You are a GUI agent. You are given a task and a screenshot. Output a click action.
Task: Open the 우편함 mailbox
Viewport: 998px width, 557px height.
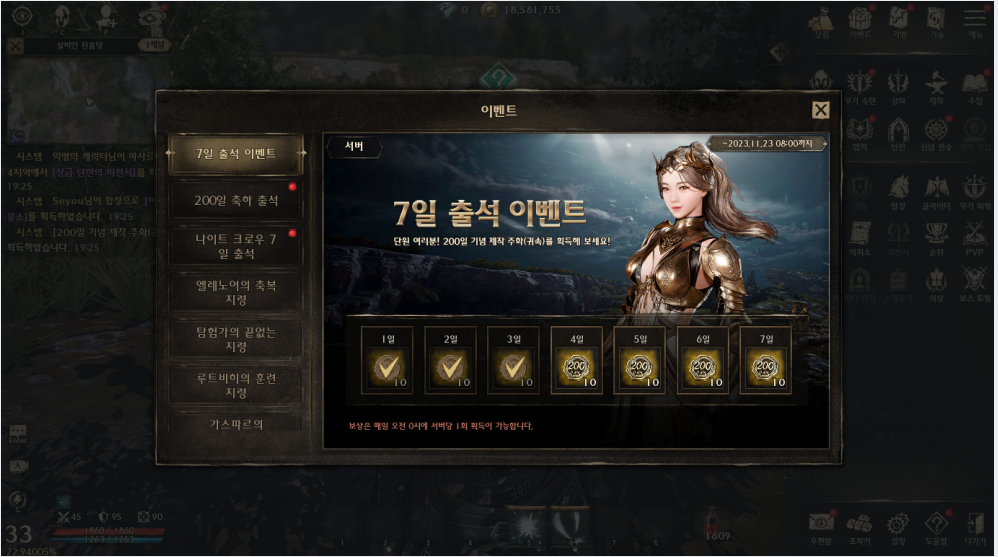click(820, 526)
